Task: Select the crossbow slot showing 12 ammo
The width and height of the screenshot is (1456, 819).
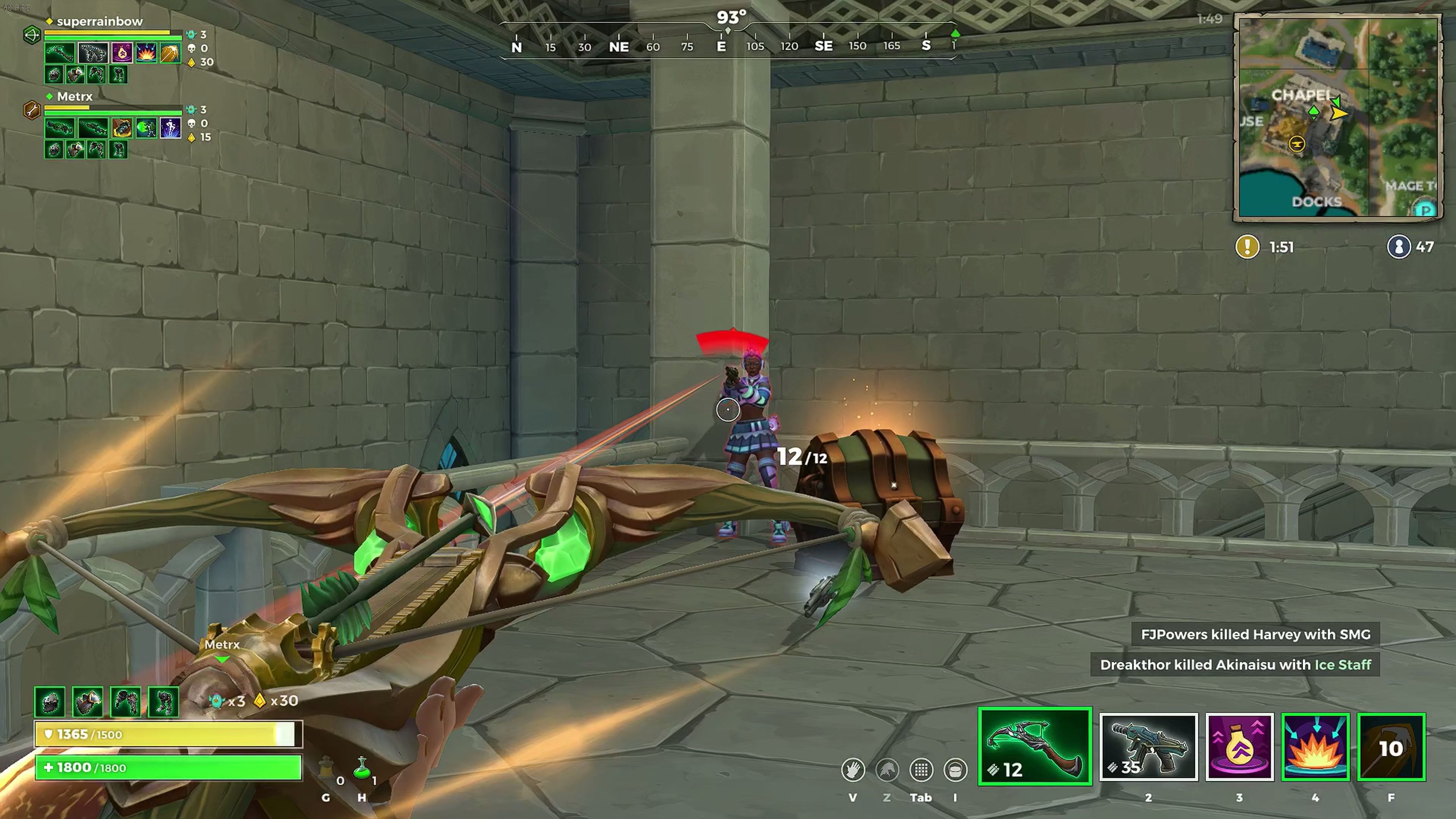Action: (x=1034, y=746)
